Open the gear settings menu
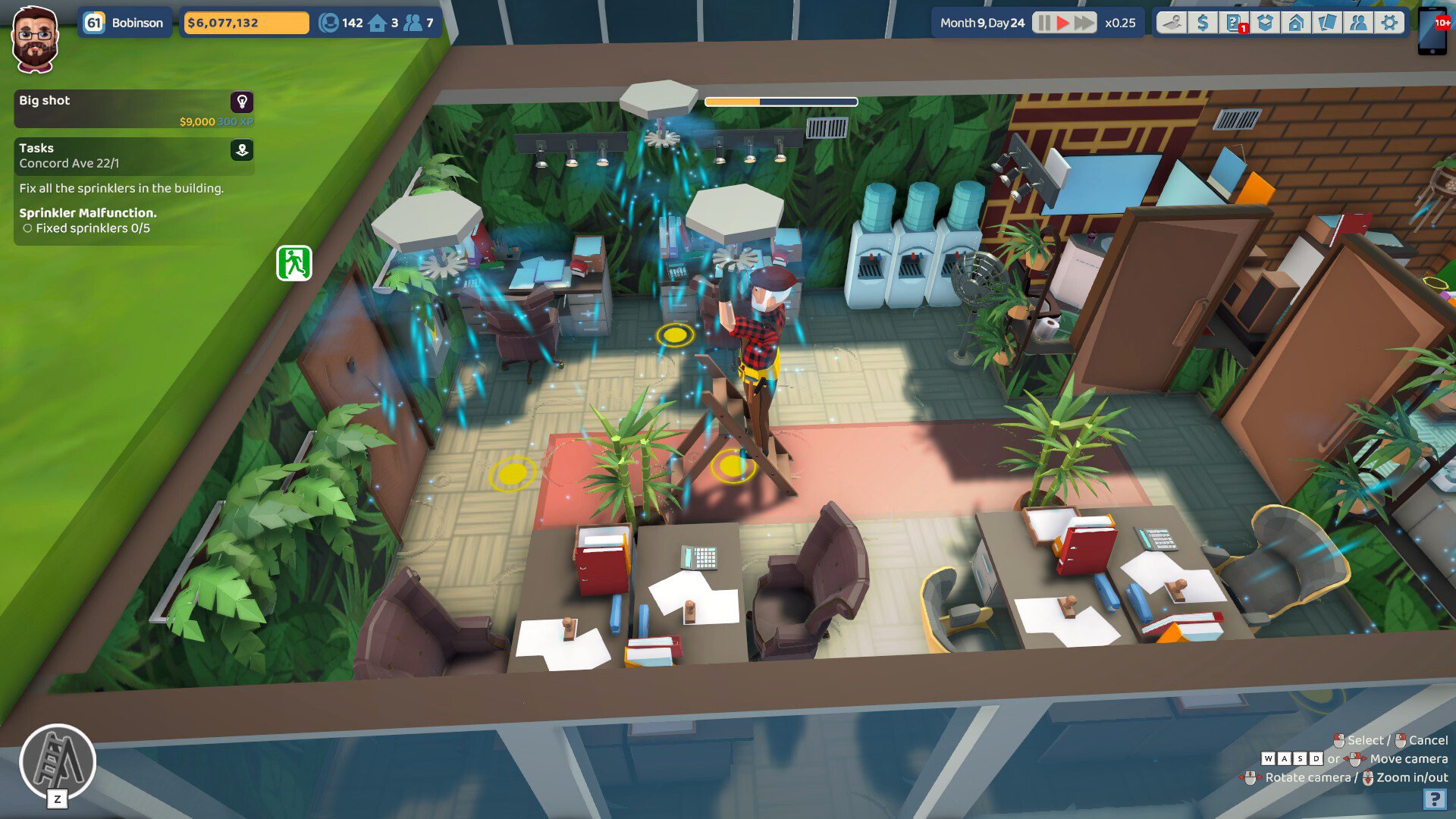Screen dimensions: 1456x819 1389,23
